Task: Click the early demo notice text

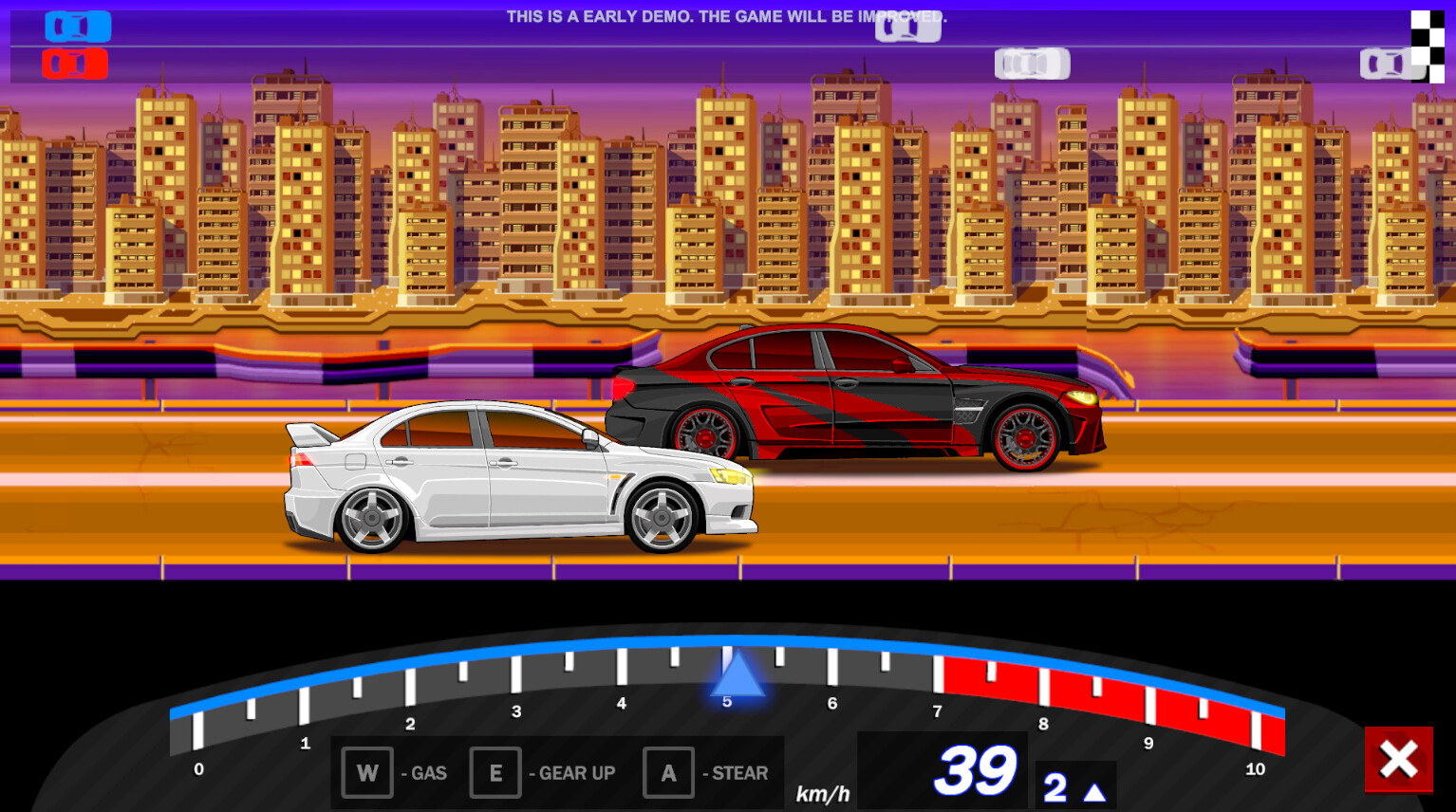Action: pyautogui.click(x=727, y=16)
